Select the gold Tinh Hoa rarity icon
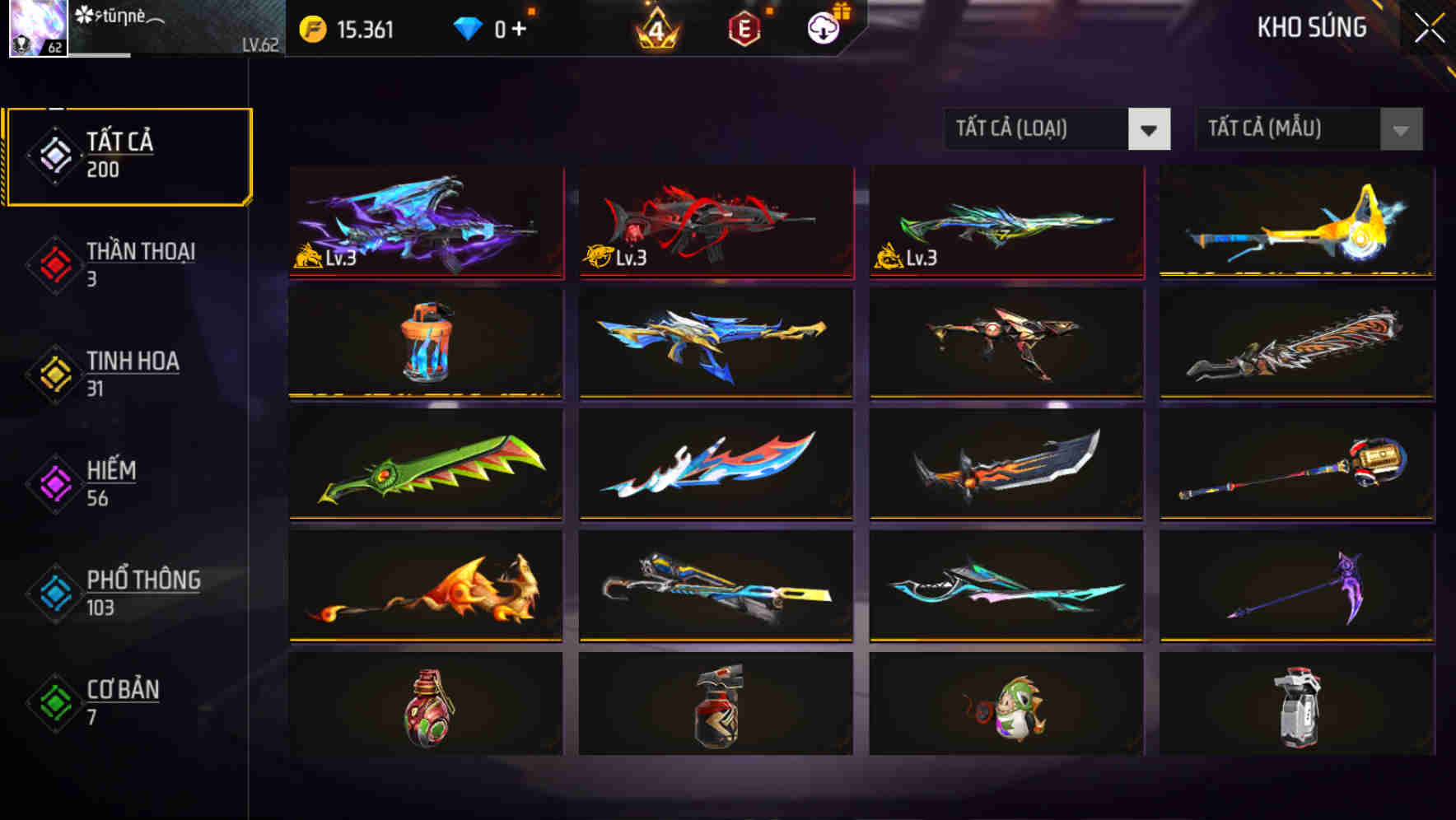 [x=54, y=373]
